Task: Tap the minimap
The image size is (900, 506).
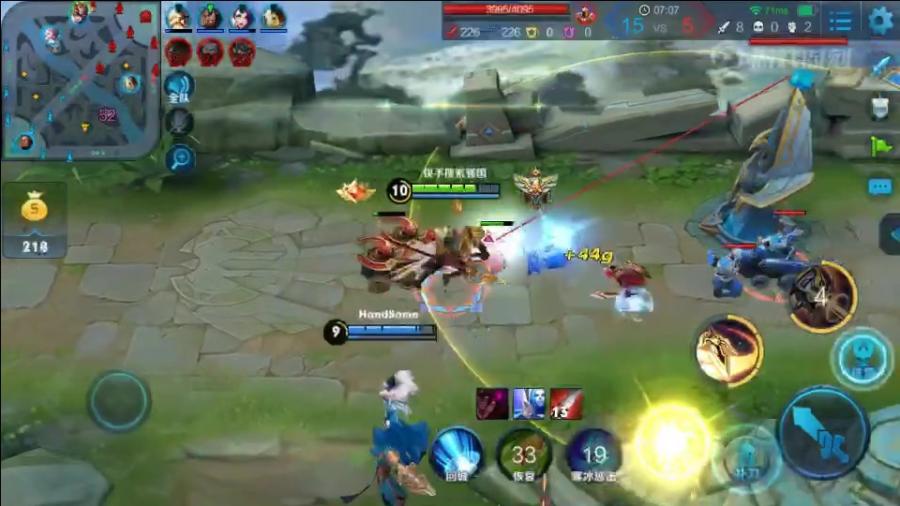Action: pos(80,80)
